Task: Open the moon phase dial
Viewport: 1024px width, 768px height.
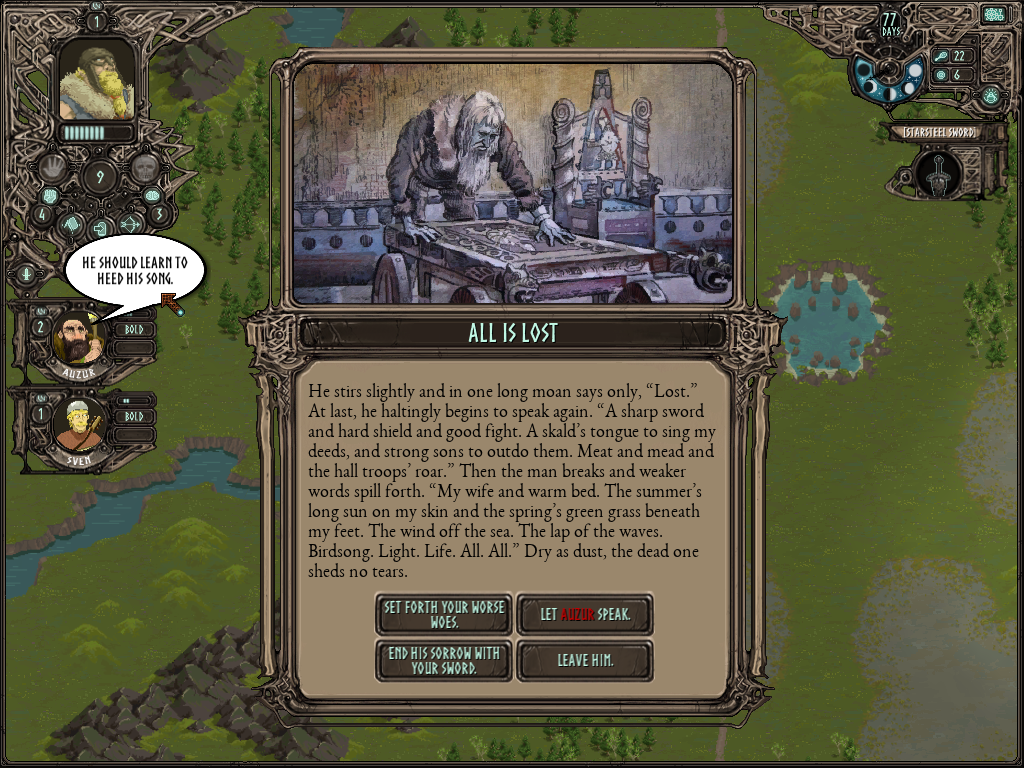Action: [x=888, y=75]
